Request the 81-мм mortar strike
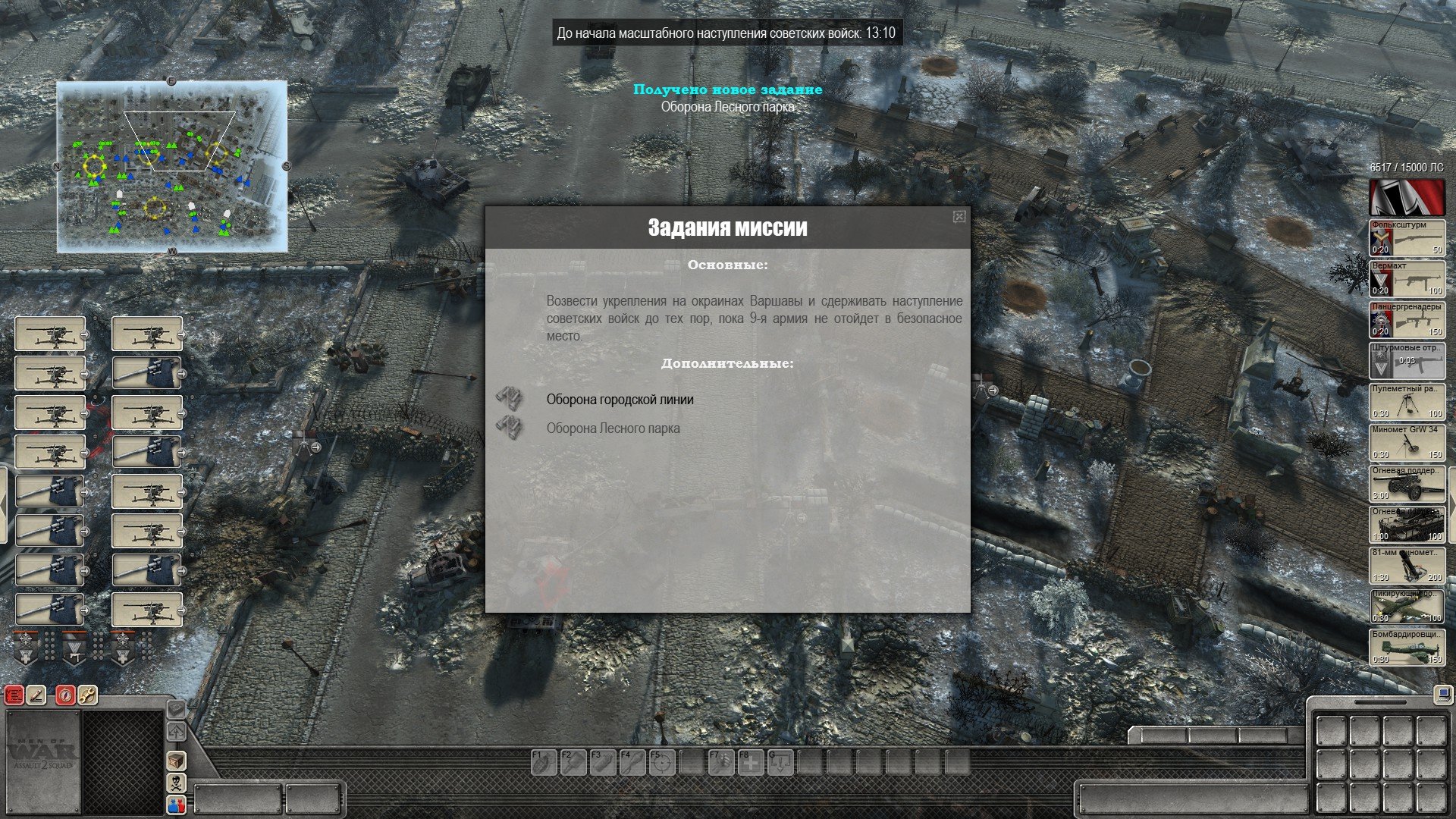Viewport: 1456px width, 819px height. tap(1407, 566)
